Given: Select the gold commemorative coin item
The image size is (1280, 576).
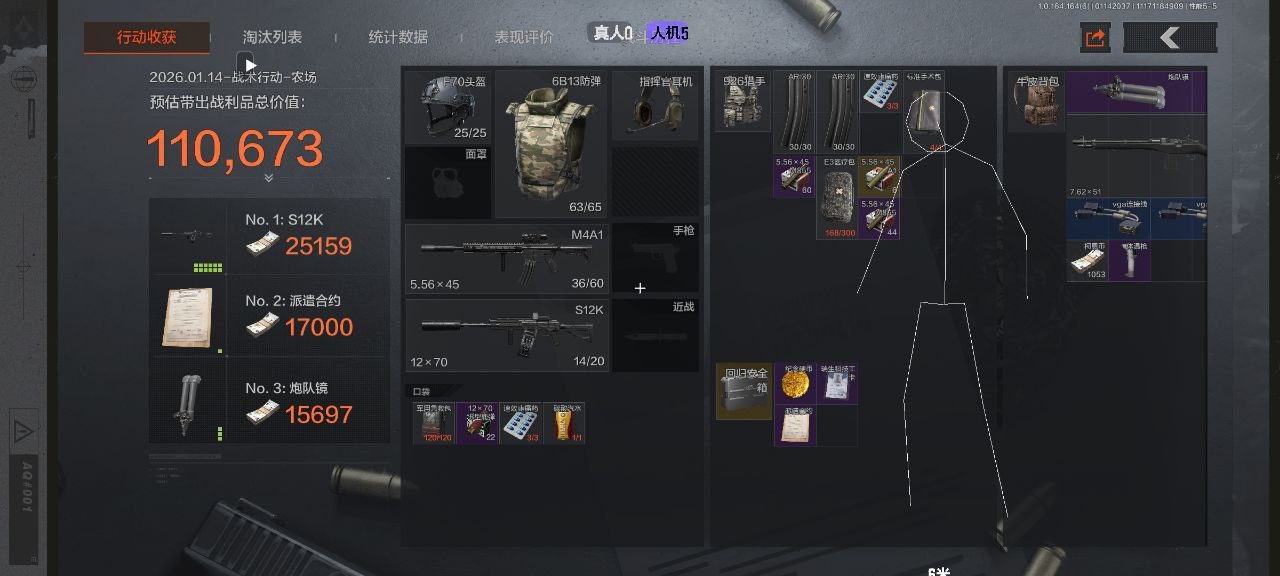Looking at the screenshot, I should click(796, 384).
